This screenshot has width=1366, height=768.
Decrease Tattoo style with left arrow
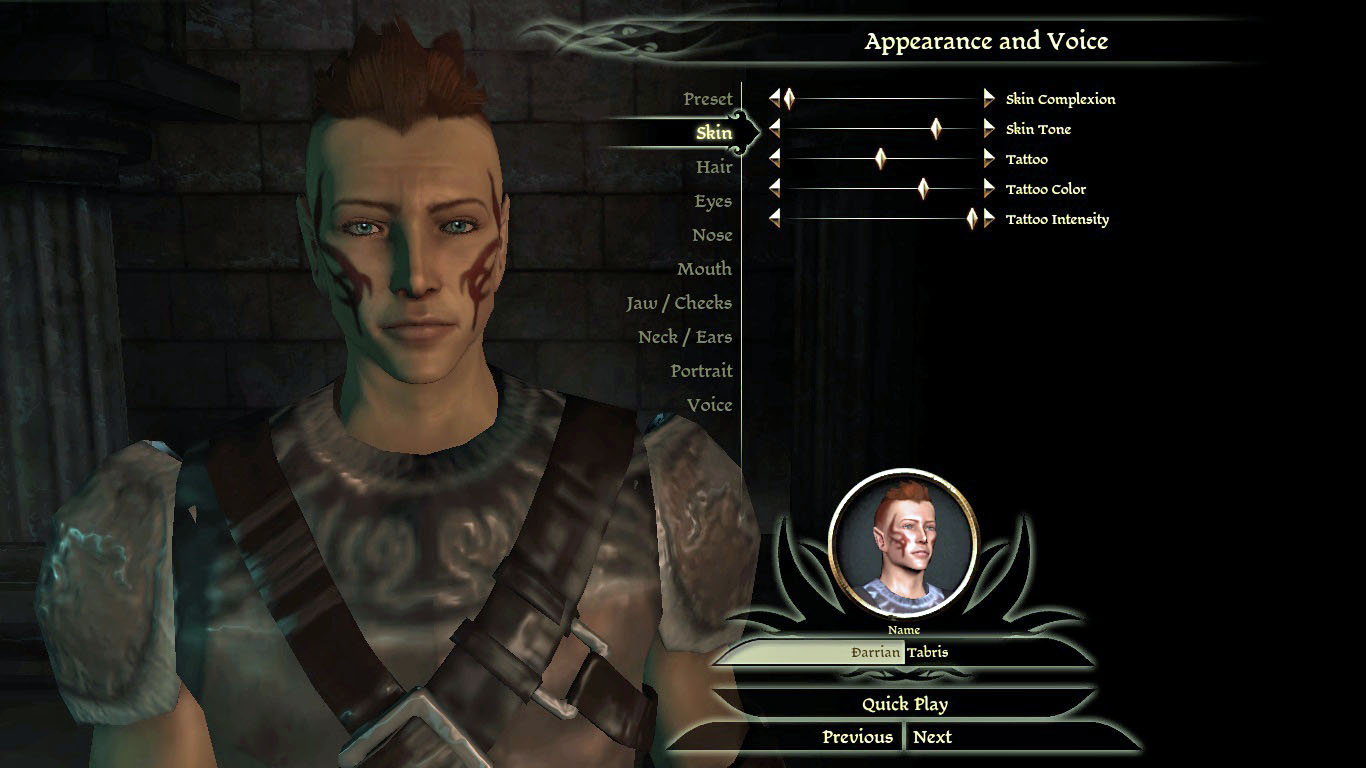click(774, 158)
